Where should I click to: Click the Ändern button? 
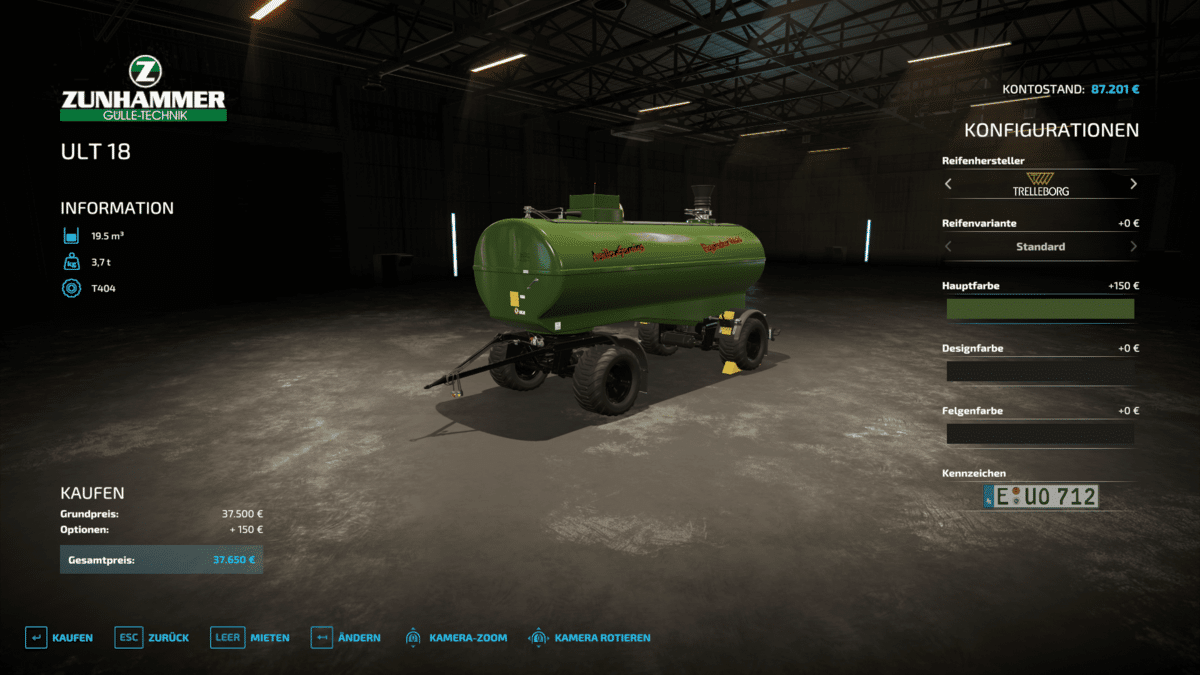tap(345, 637)
